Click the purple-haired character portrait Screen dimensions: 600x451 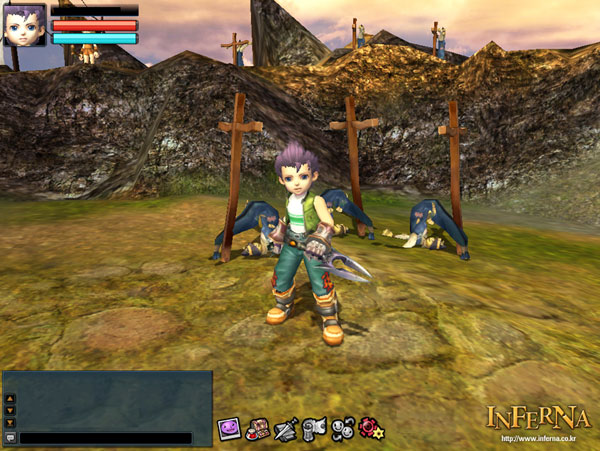point(25,25)
